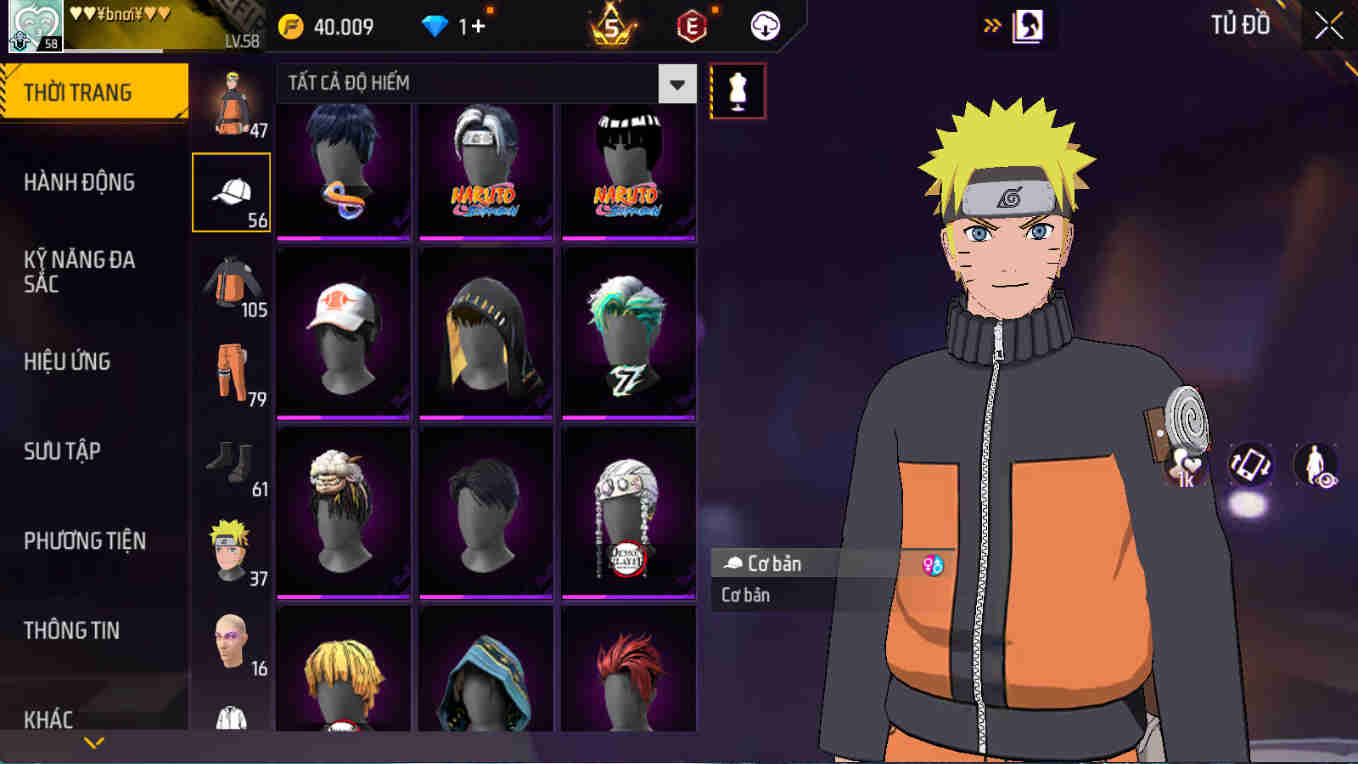Click the mannequin outfit preset icon
The image size is (1358, 764).
(737, 90)
